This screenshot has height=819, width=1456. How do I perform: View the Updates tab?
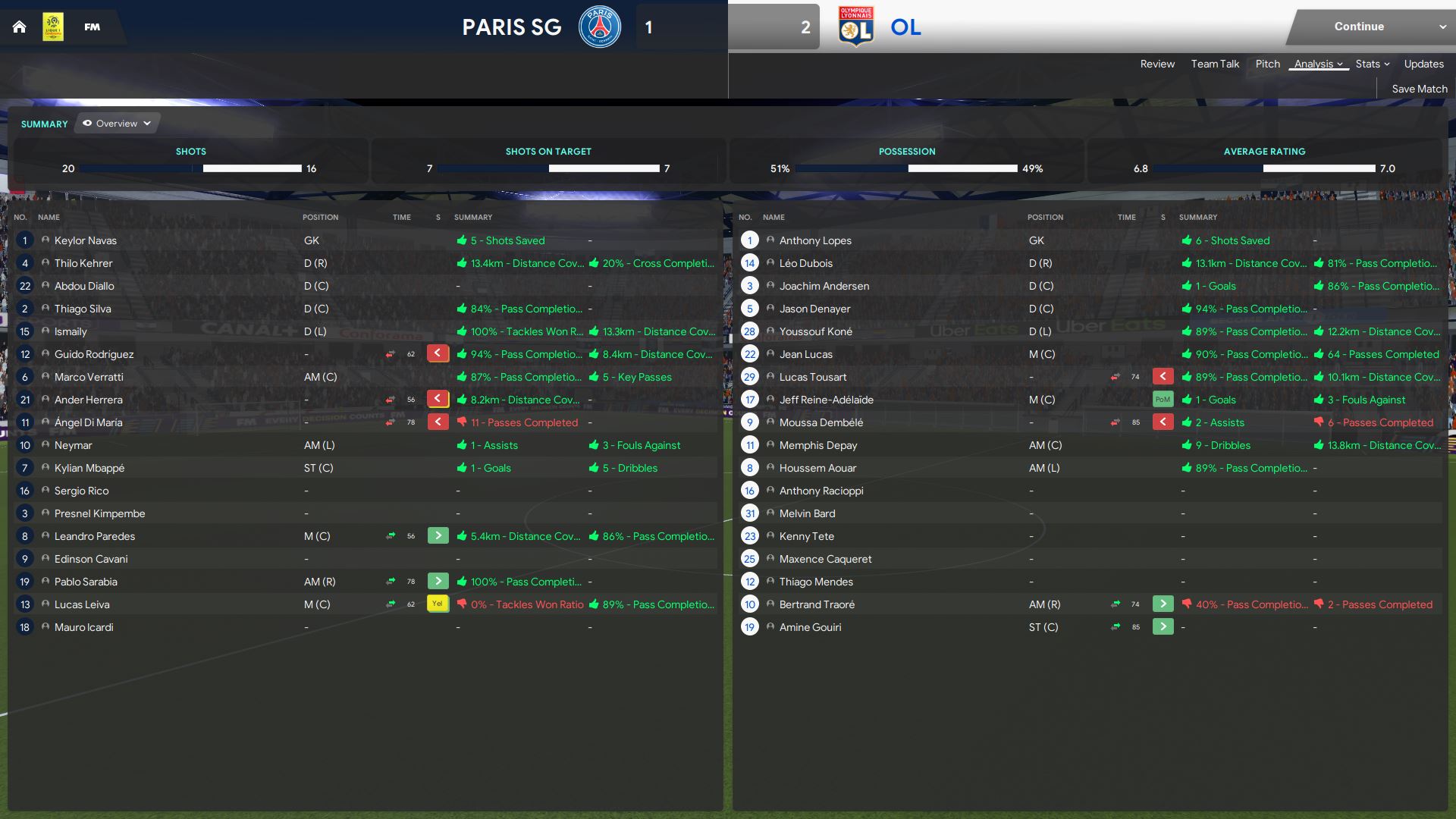point(1423,64)
